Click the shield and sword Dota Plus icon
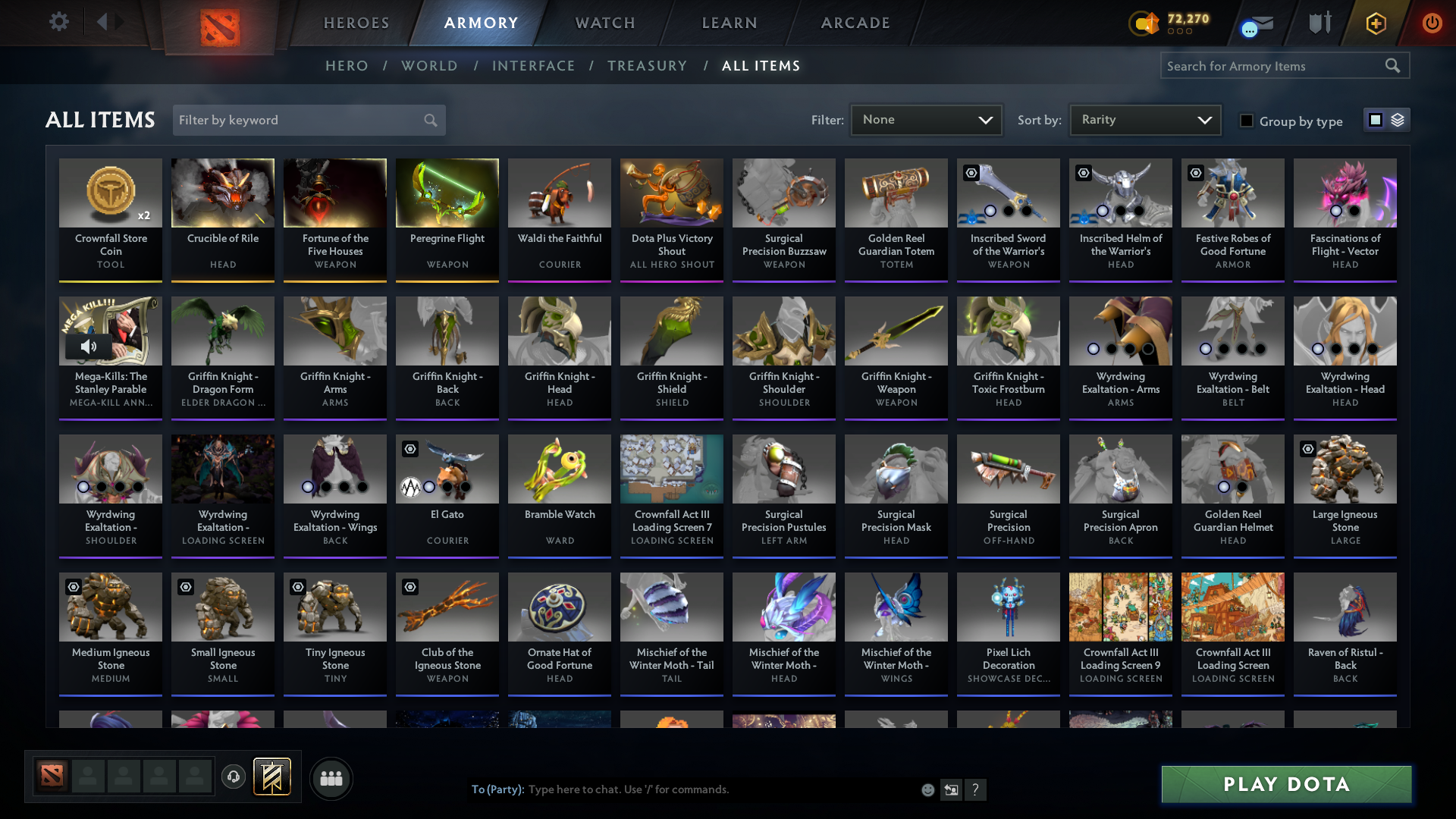This screenshot has height=819, width=1456. coord(1319,22)
